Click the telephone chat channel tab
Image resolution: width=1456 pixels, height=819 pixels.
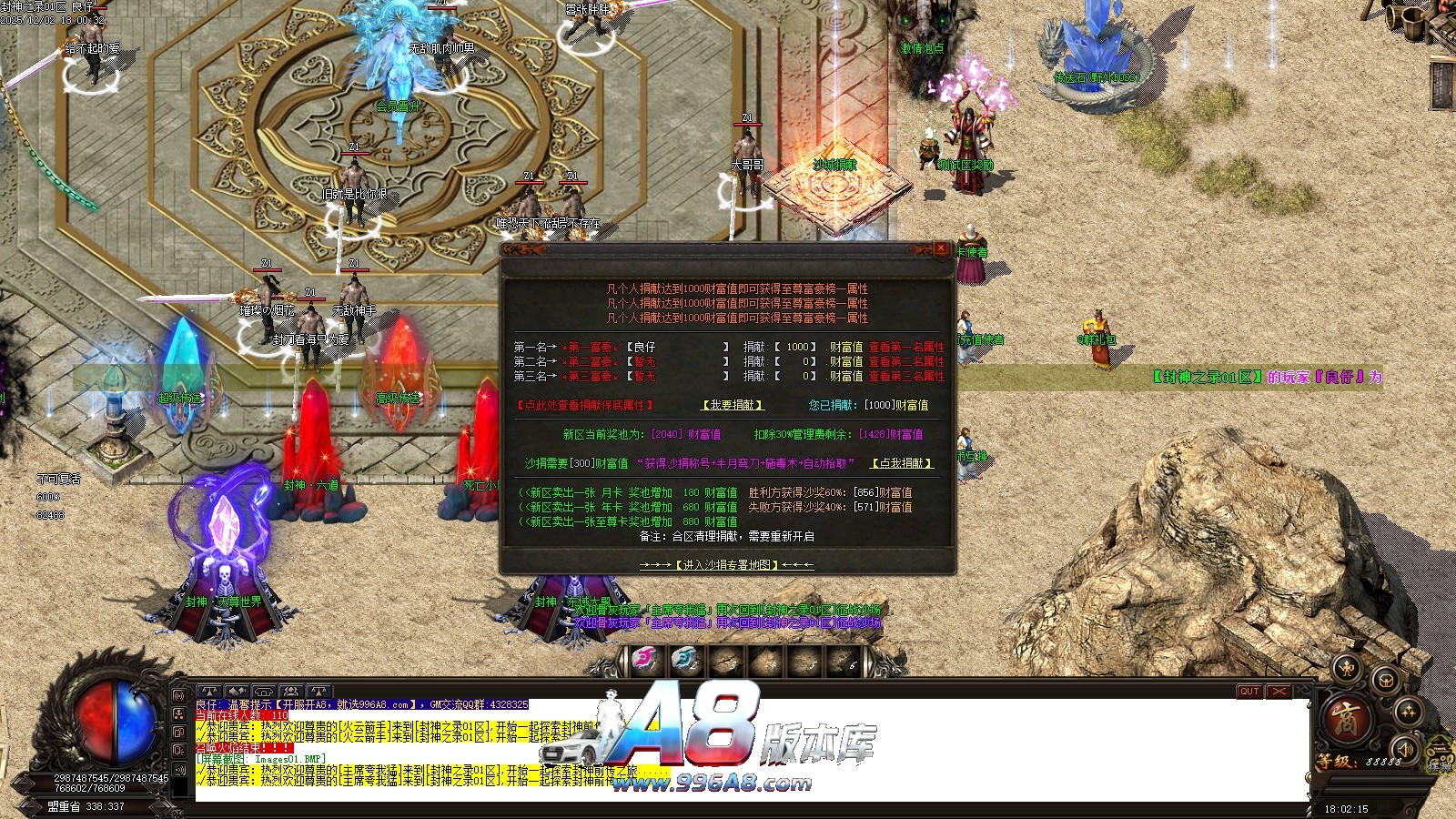264,693
